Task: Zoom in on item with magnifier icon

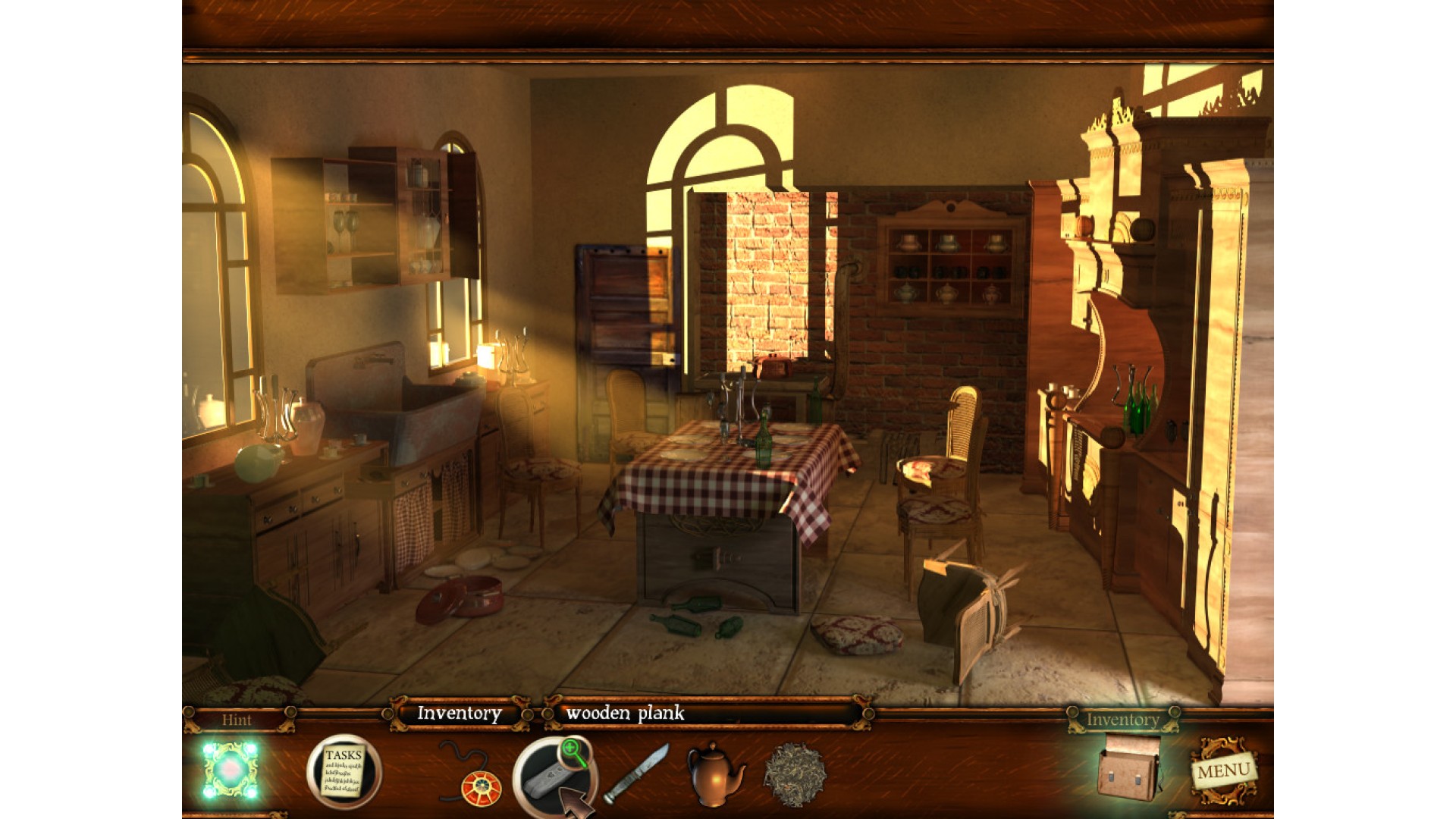Action: [x=576, y=752]
